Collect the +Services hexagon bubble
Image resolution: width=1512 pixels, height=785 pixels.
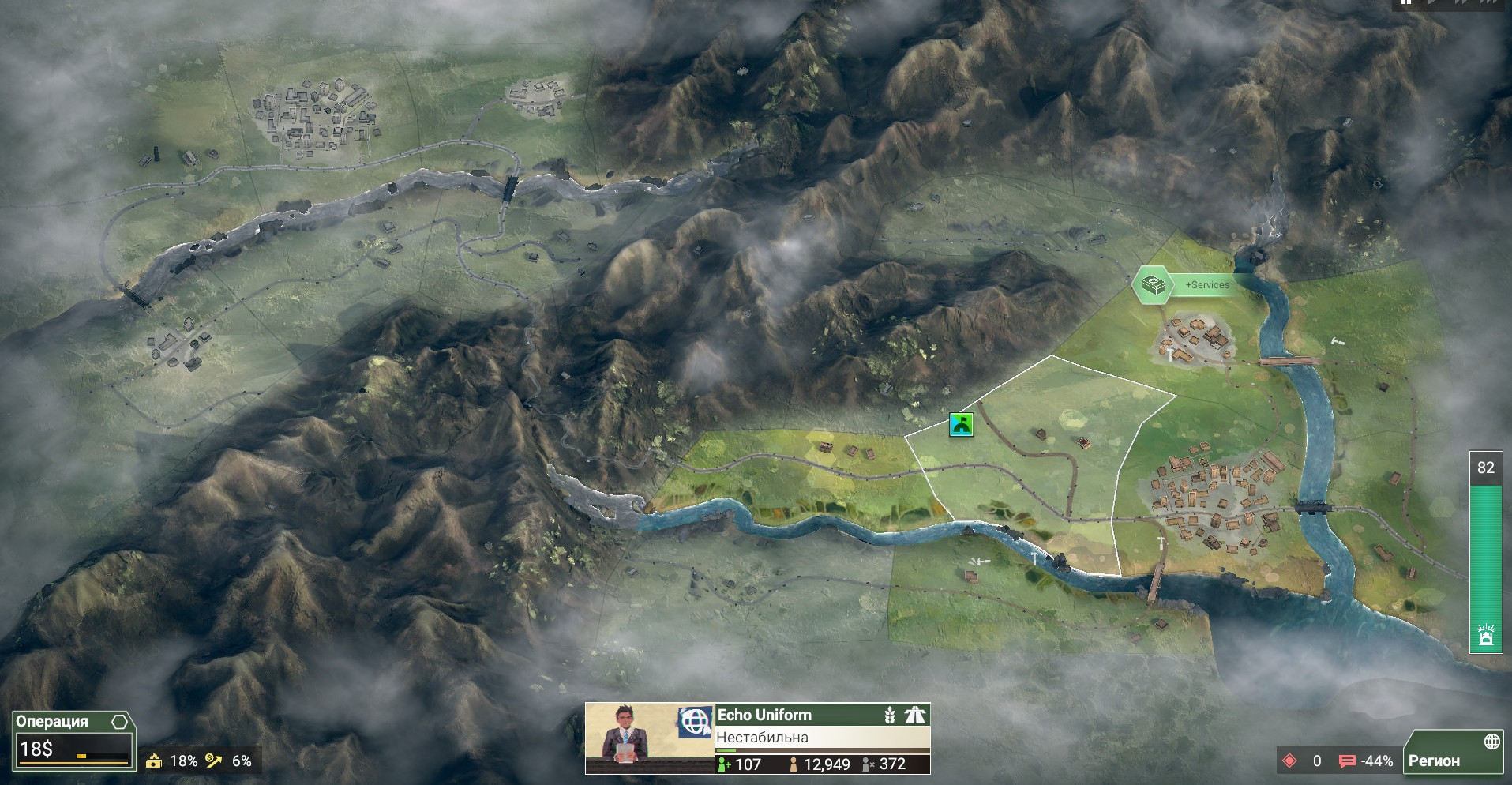pyautogui.click(x=1152, y=284)
